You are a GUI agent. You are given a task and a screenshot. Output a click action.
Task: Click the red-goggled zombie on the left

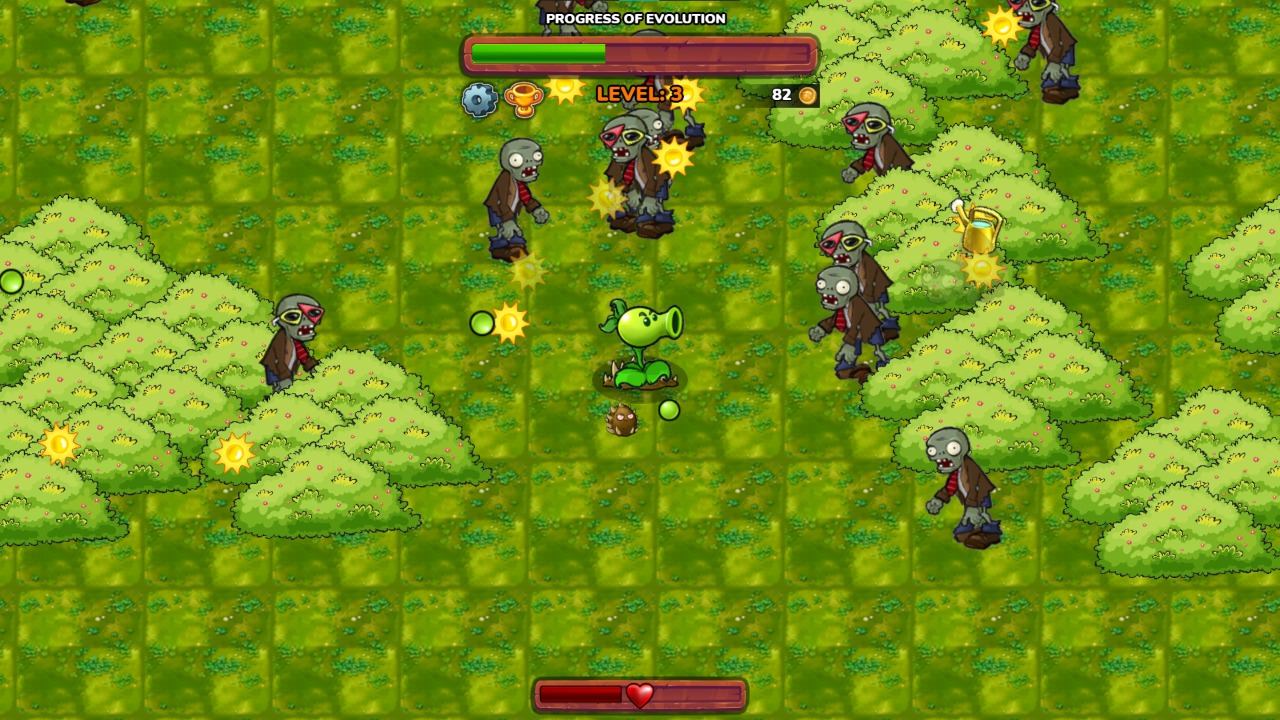[297, 340]
